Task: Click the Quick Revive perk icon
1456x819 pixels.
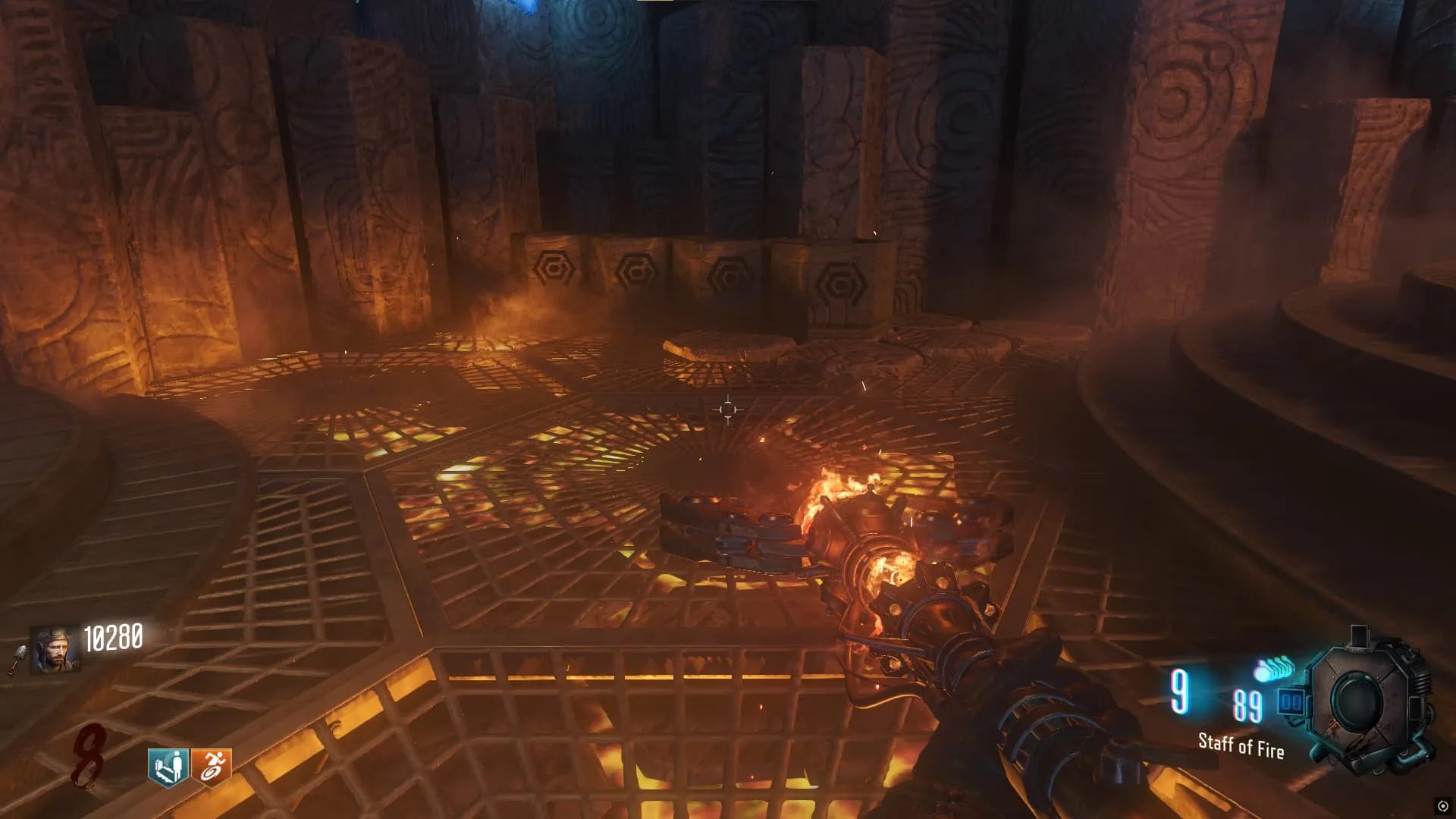Action: coord(168,767)
